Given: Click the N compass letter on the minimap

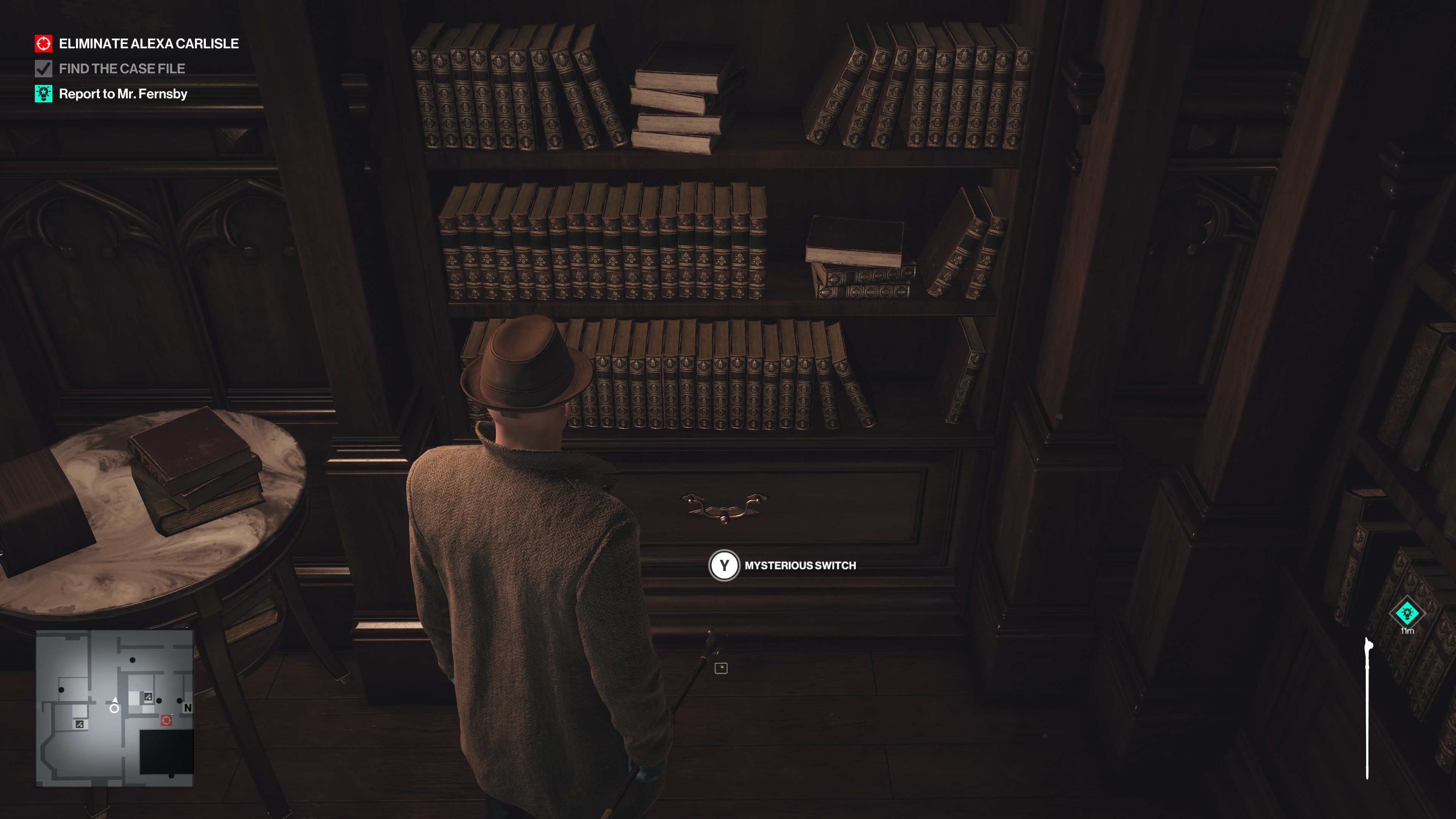Looking at the screenshot, I should click(188, 708).
